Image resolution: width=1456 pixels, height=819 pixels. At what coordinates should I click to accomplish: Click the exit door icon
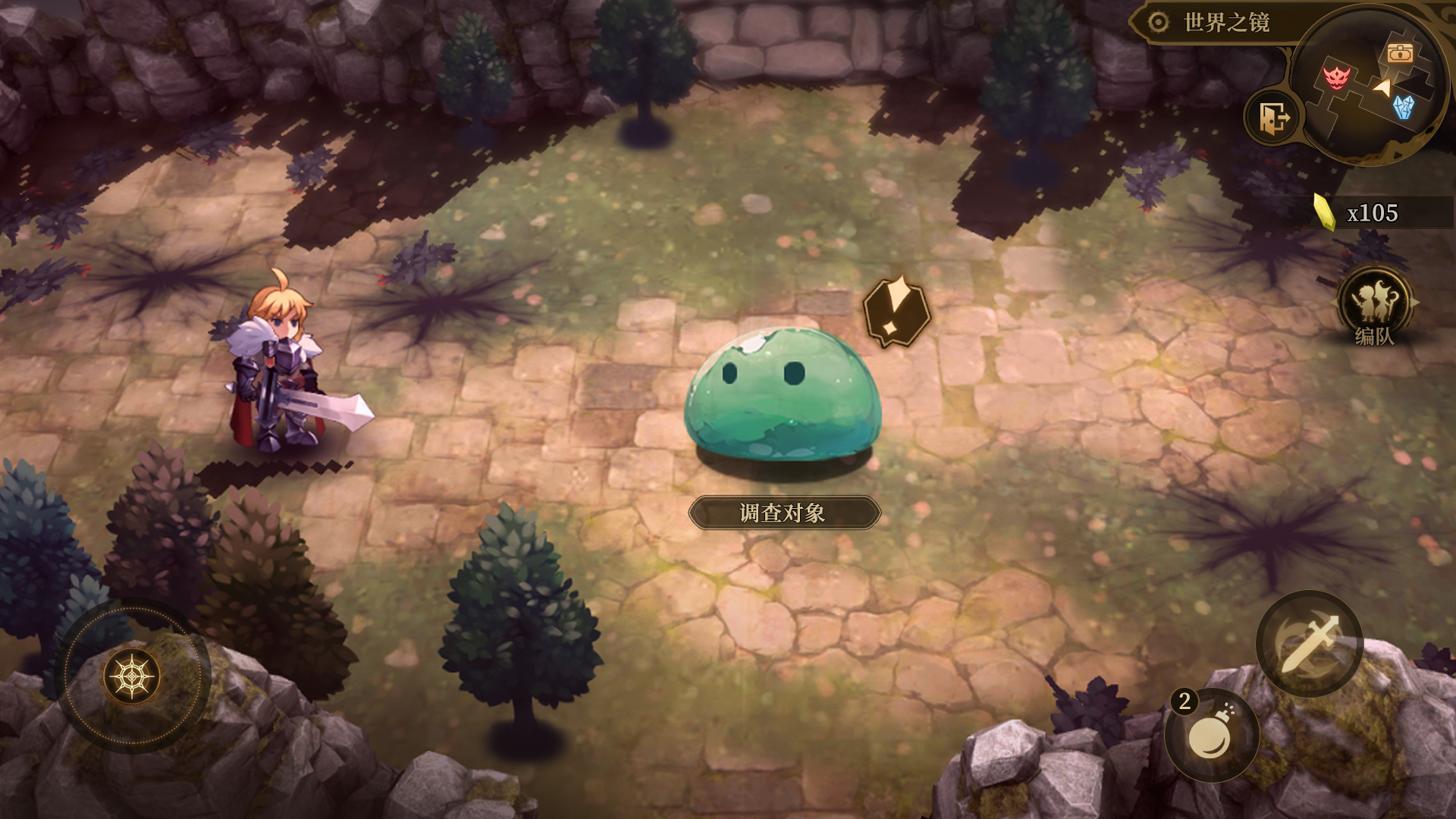(x=1273, y=118)
